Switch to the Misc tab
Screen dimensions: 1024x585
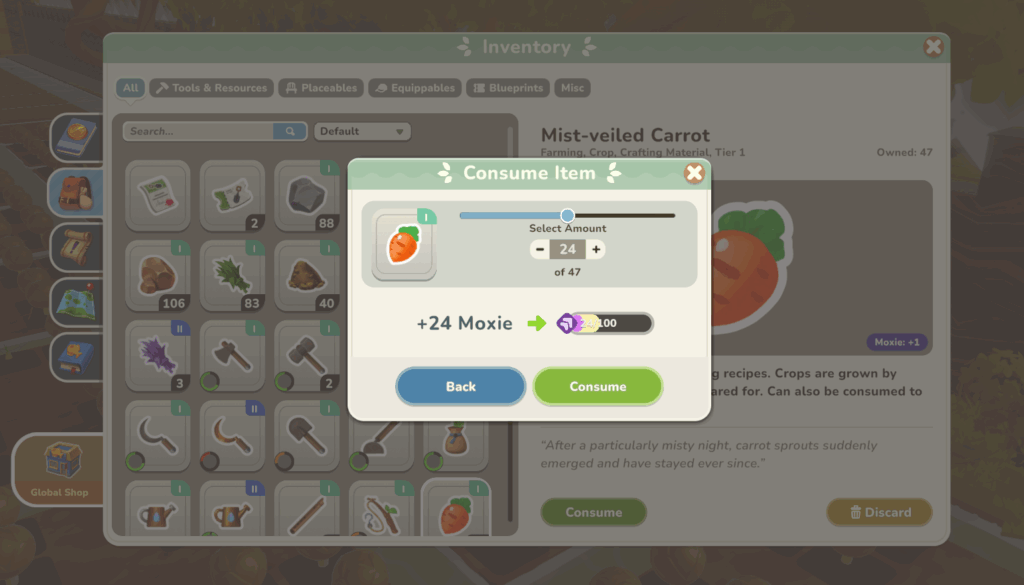click(572, 88)
